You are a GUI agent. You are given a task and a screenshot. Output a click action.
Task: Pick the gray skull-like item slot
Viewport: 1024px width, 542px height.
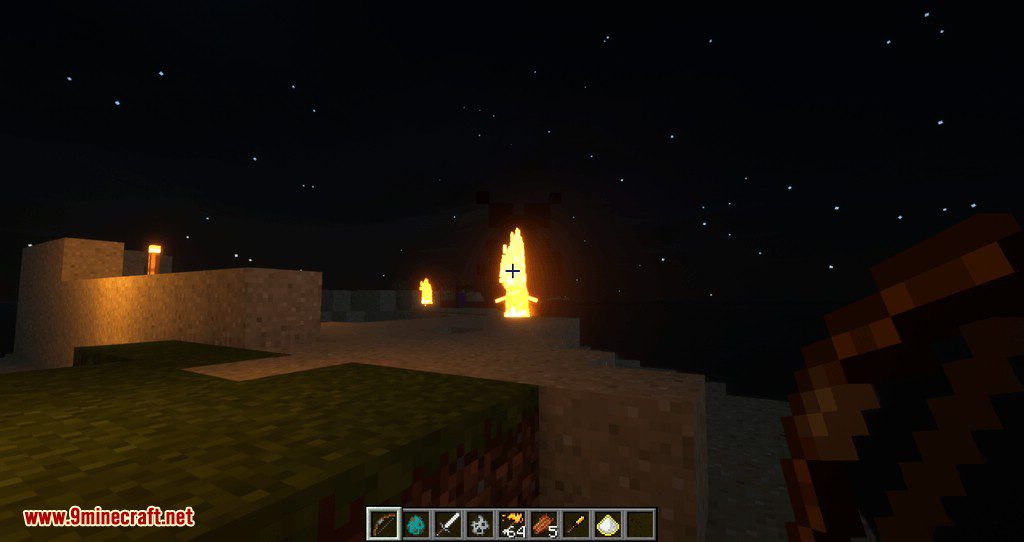point(478,524)
